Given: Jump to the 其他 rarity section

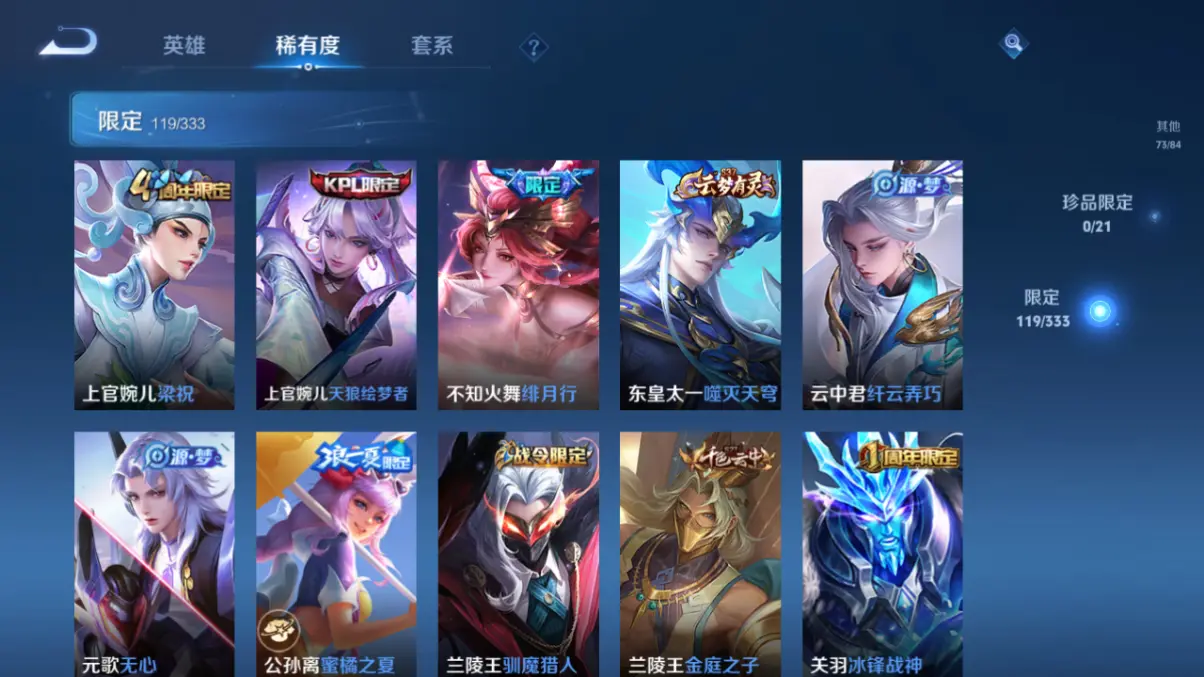Looking at the screenshot, I should (x=1167, y=134).
